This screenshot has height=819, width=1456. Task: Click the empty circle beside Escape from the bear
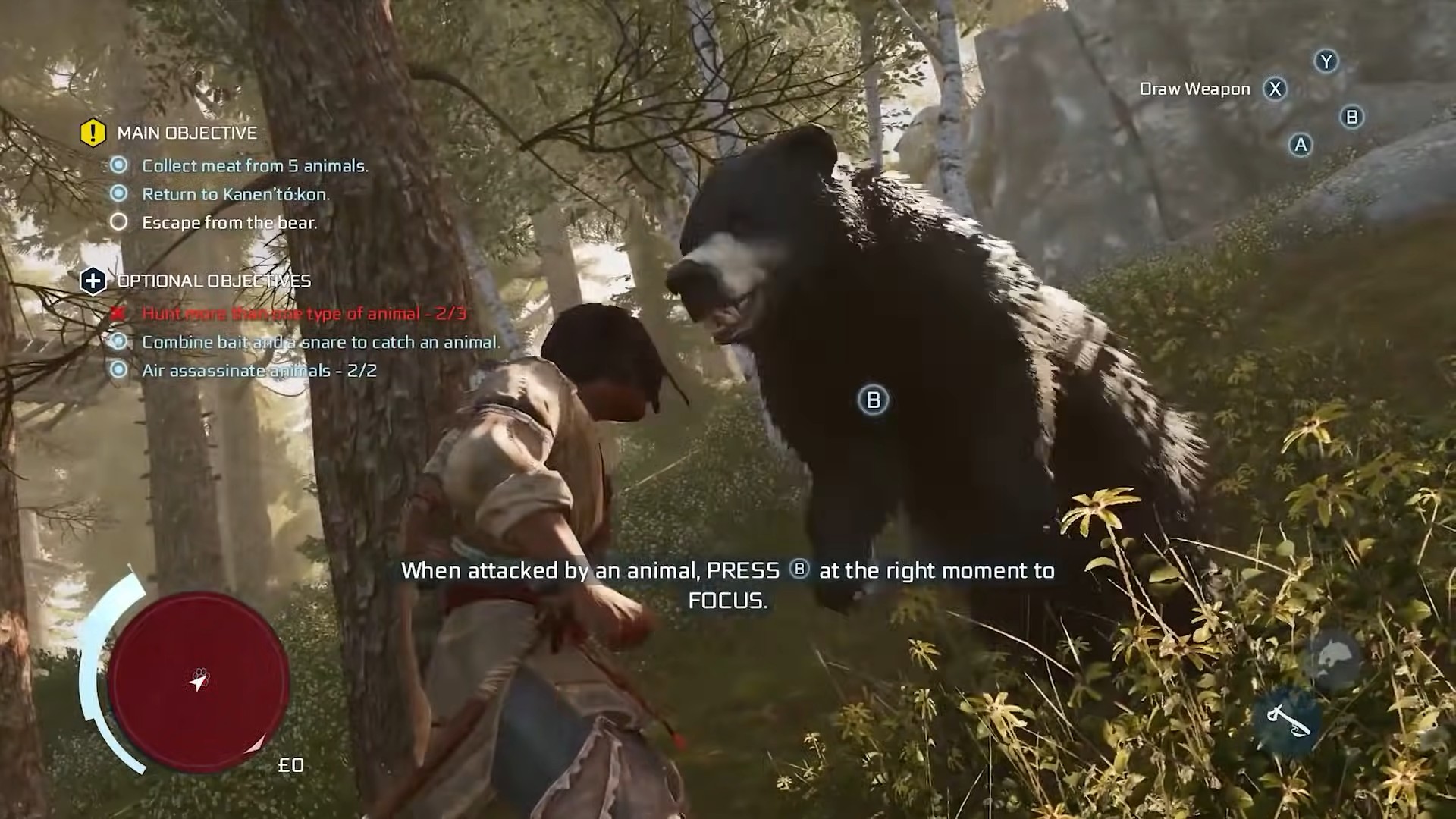[x=118, y=222]
